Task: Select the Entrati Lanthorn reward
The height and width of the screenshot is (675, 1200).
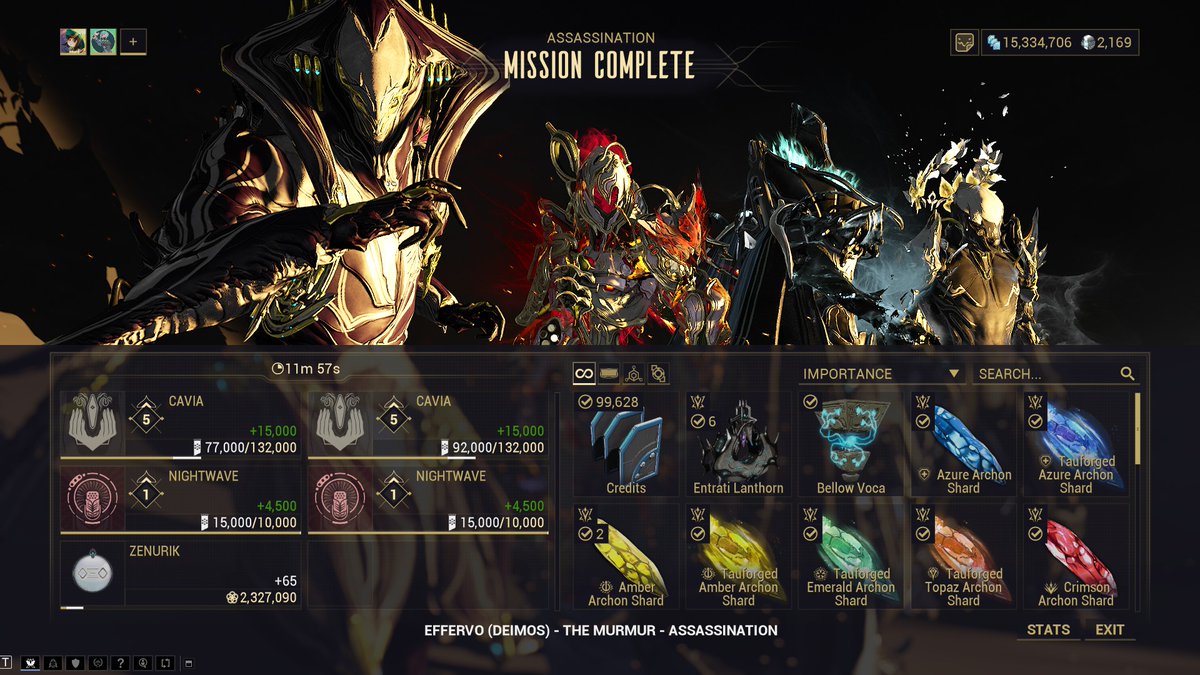Action: pyautogui.click(x=738, y=445)
